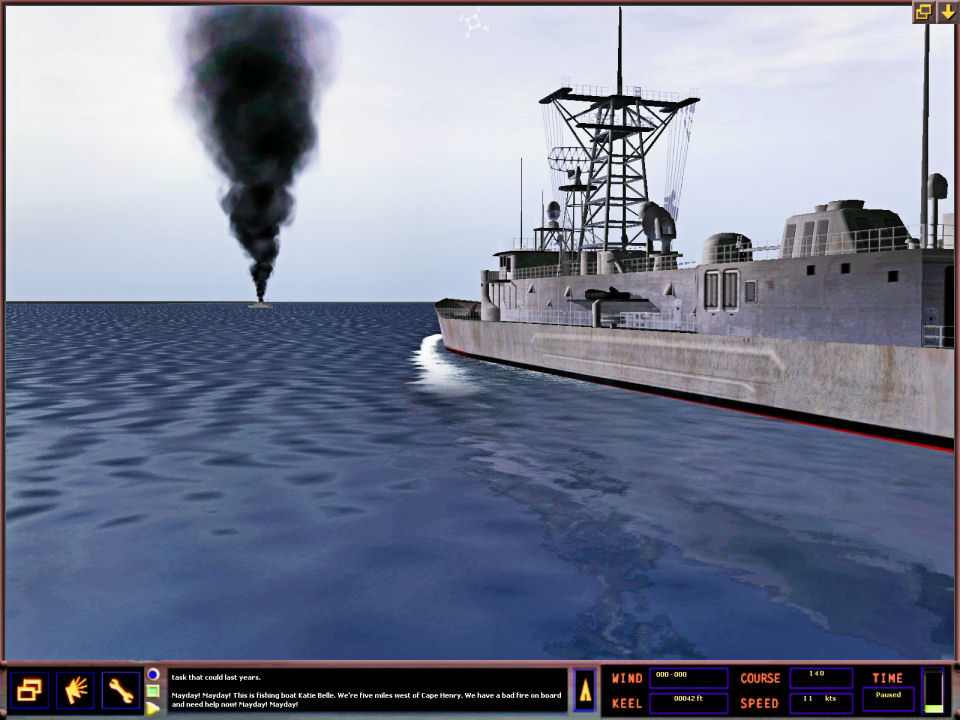960x720 pixels.
Task: Open the wrench tools button
Action: pos(121,690)
